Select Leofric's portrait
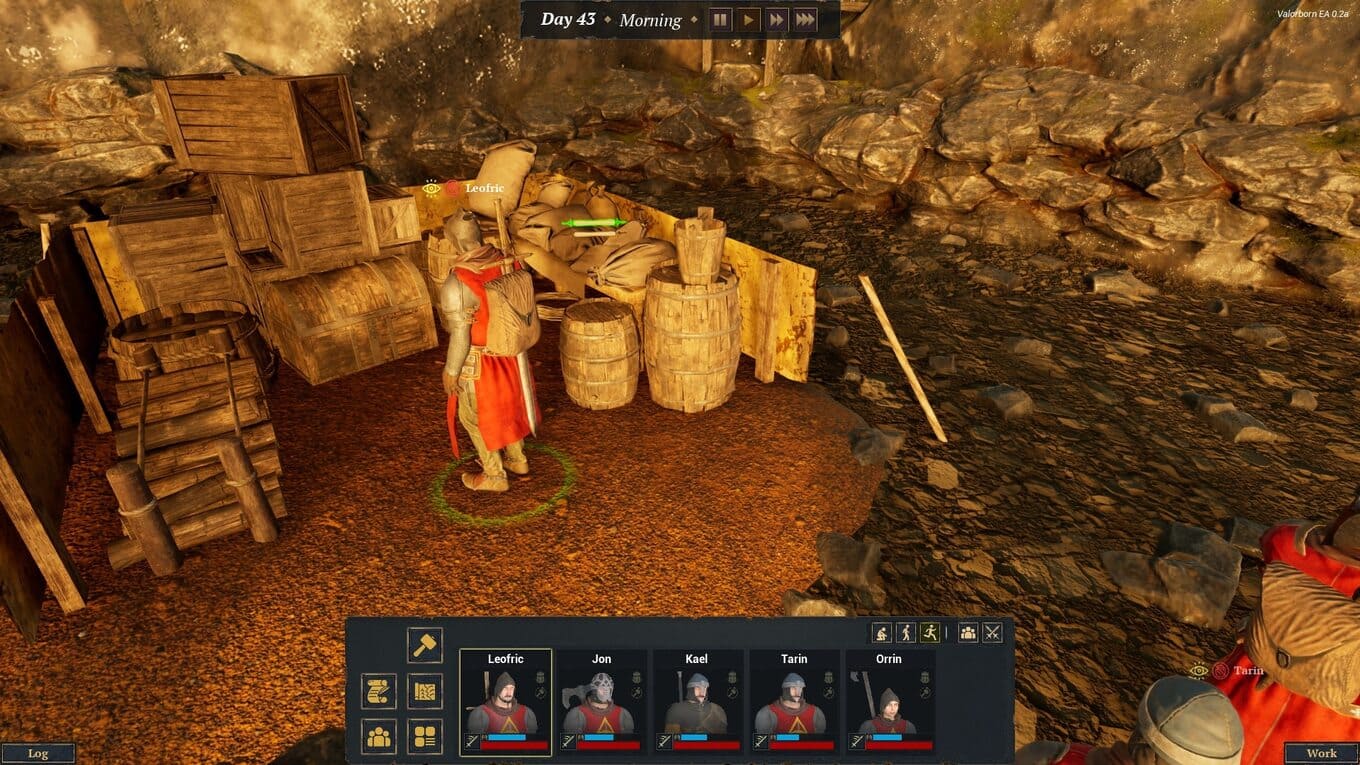 (505, 702)
